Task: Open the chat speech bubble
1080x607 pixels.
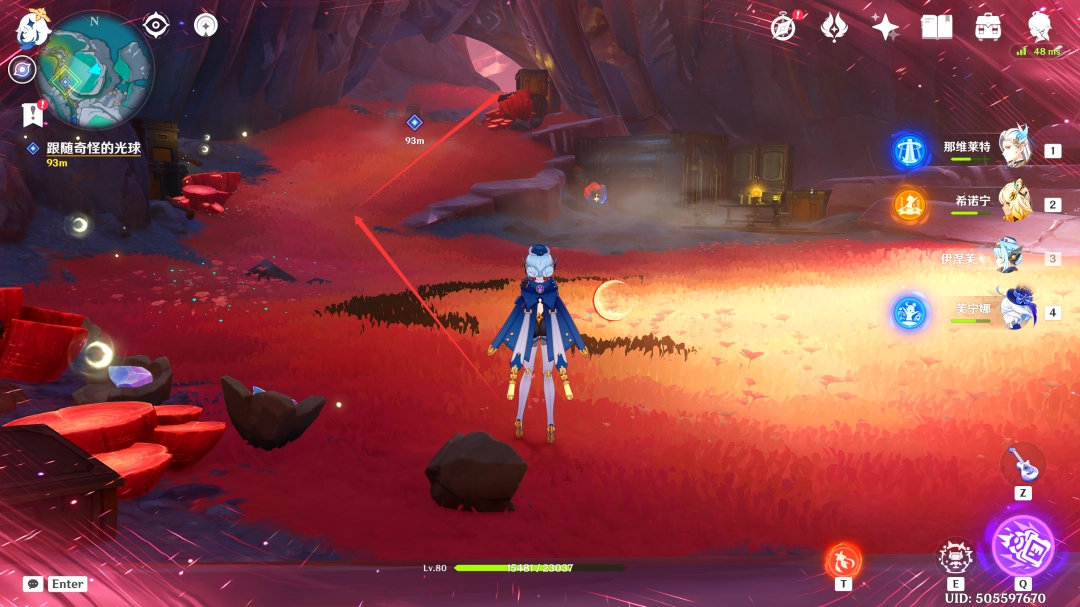Action: (33, 584)
